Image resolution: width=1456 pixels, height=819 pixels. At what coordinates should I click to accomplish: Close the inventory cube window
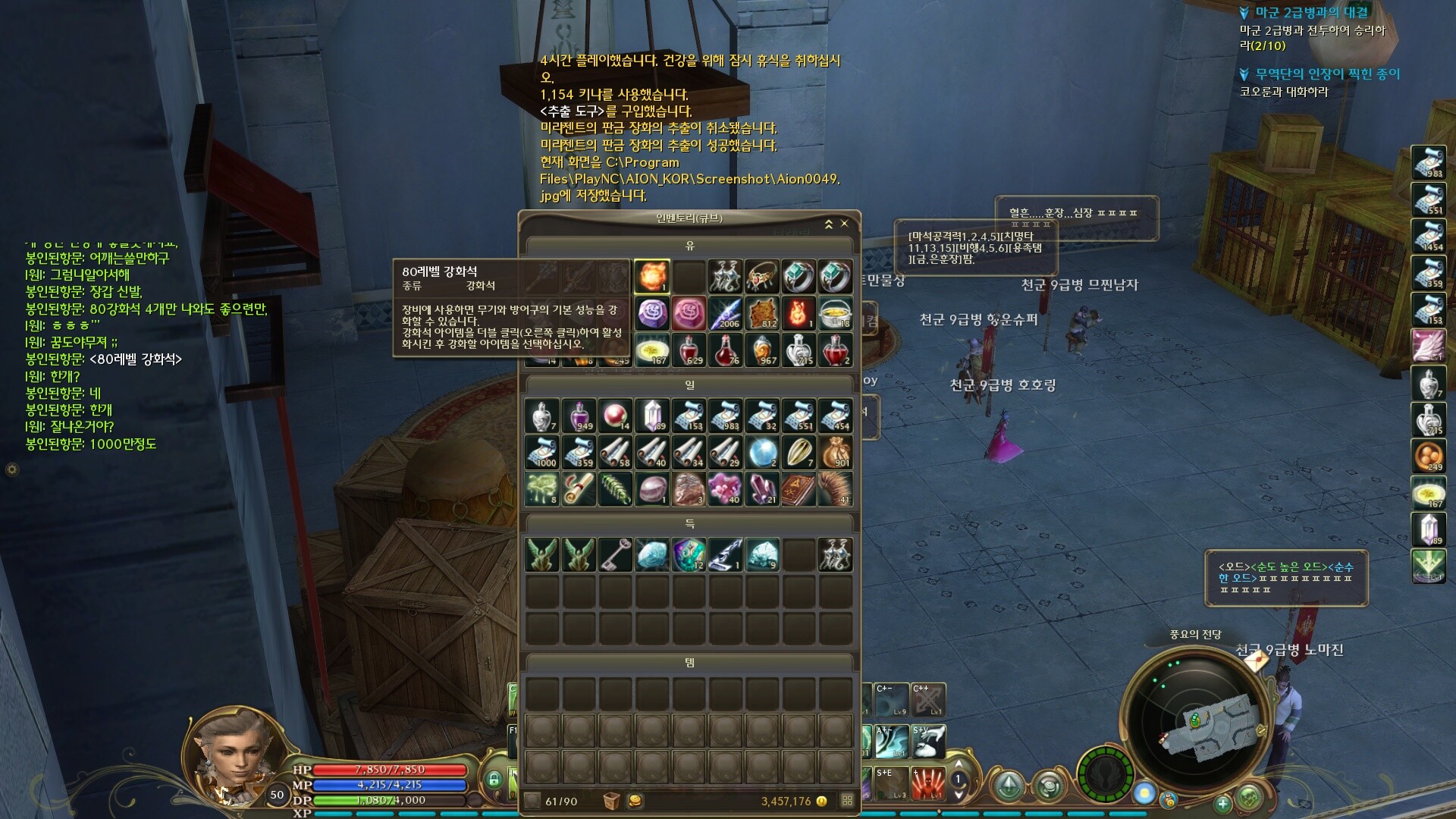(x=845, y=224)
